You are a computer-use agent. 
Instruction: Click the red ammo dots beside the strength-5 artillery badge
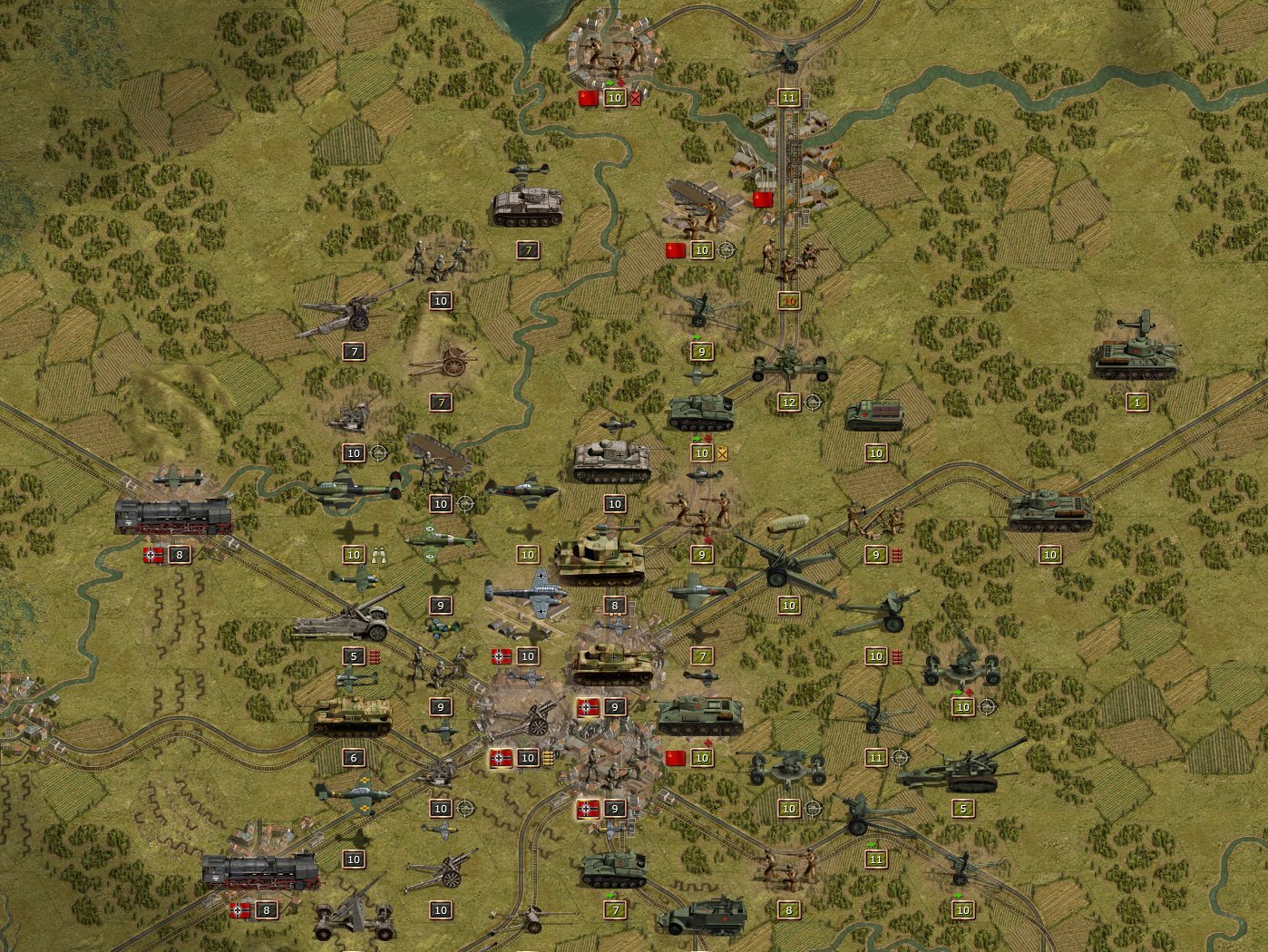tap(375, 658)
